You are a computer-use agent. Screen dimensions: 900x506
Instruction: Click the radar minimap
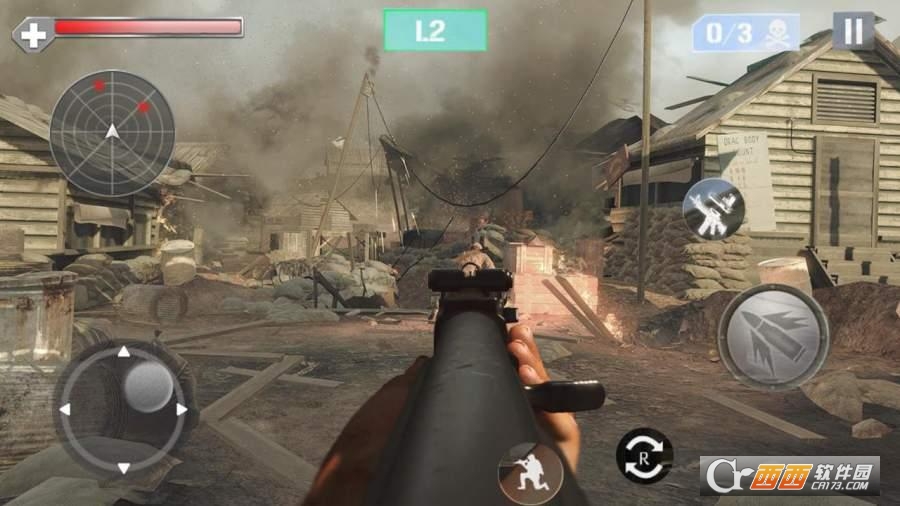coord(112,133)
